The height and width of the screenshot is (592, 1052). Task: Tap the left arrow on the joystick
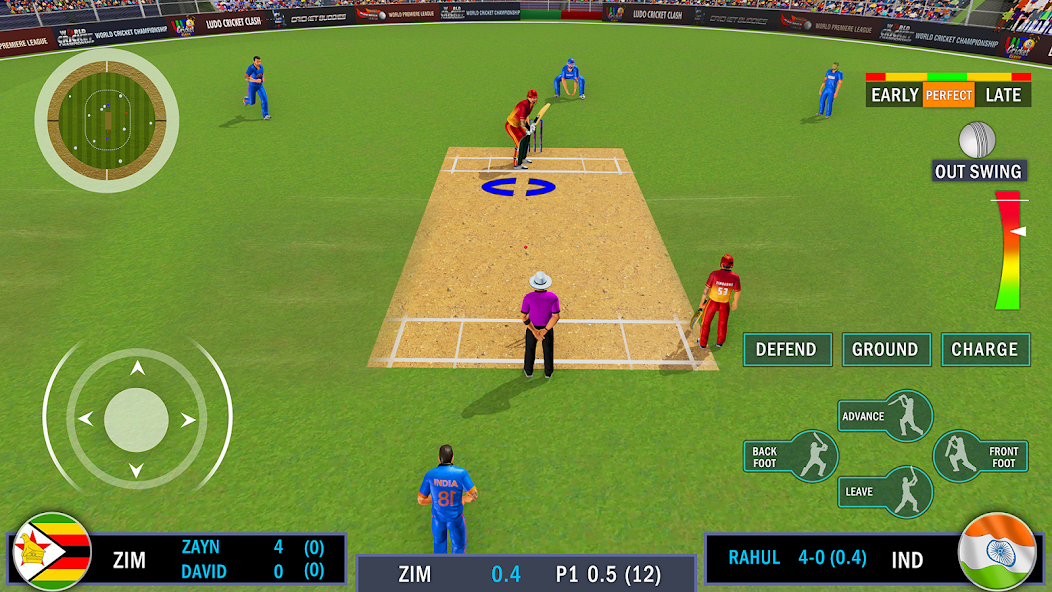click(86, 419)
